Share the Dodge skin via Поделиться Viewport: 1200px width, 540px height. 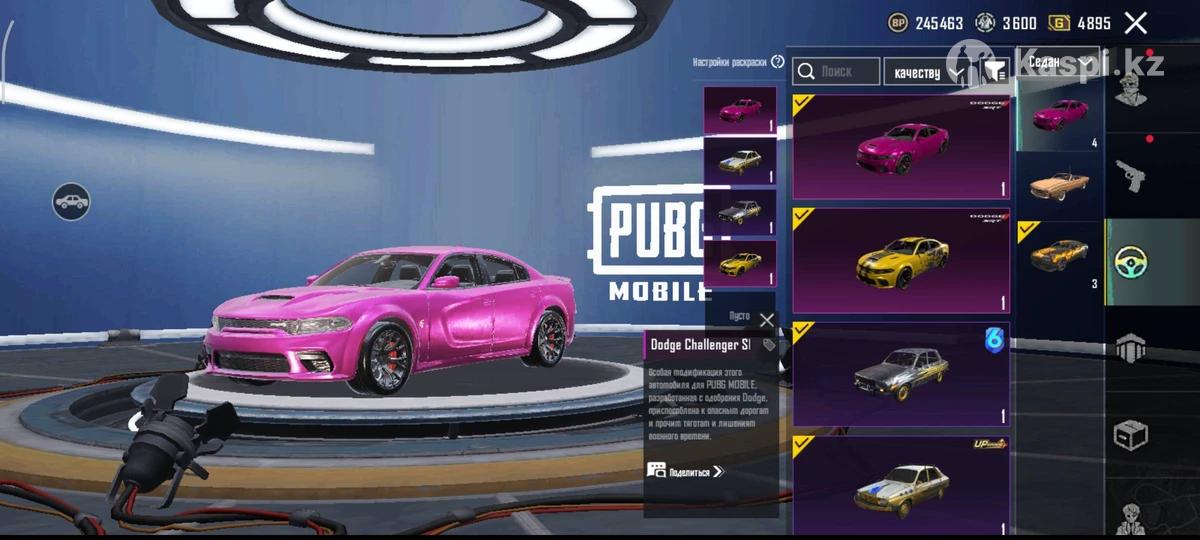(686, 470)
